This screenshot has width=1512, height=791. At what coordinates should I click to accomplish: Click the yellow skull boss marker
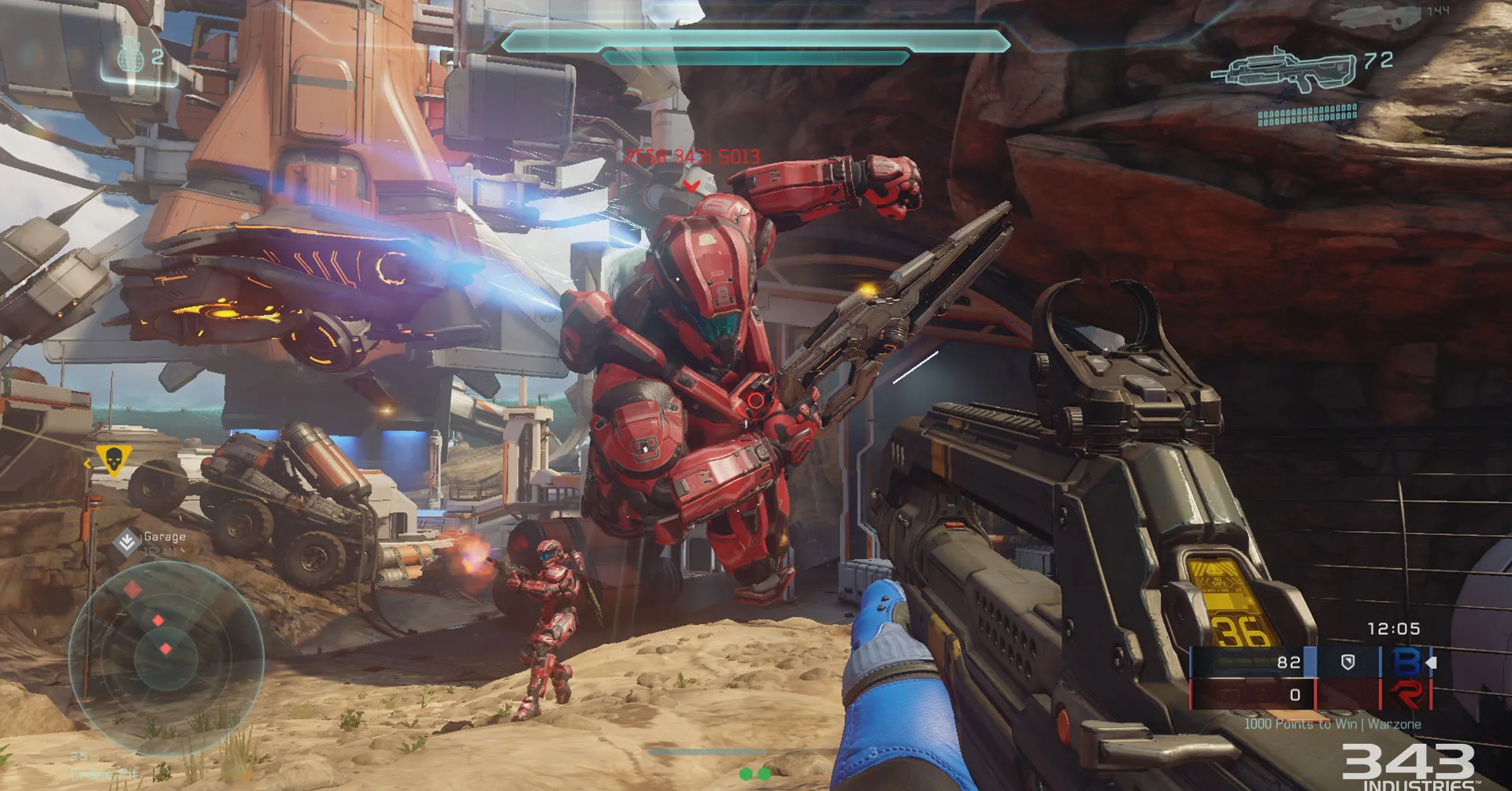click(x=113, y=459)
